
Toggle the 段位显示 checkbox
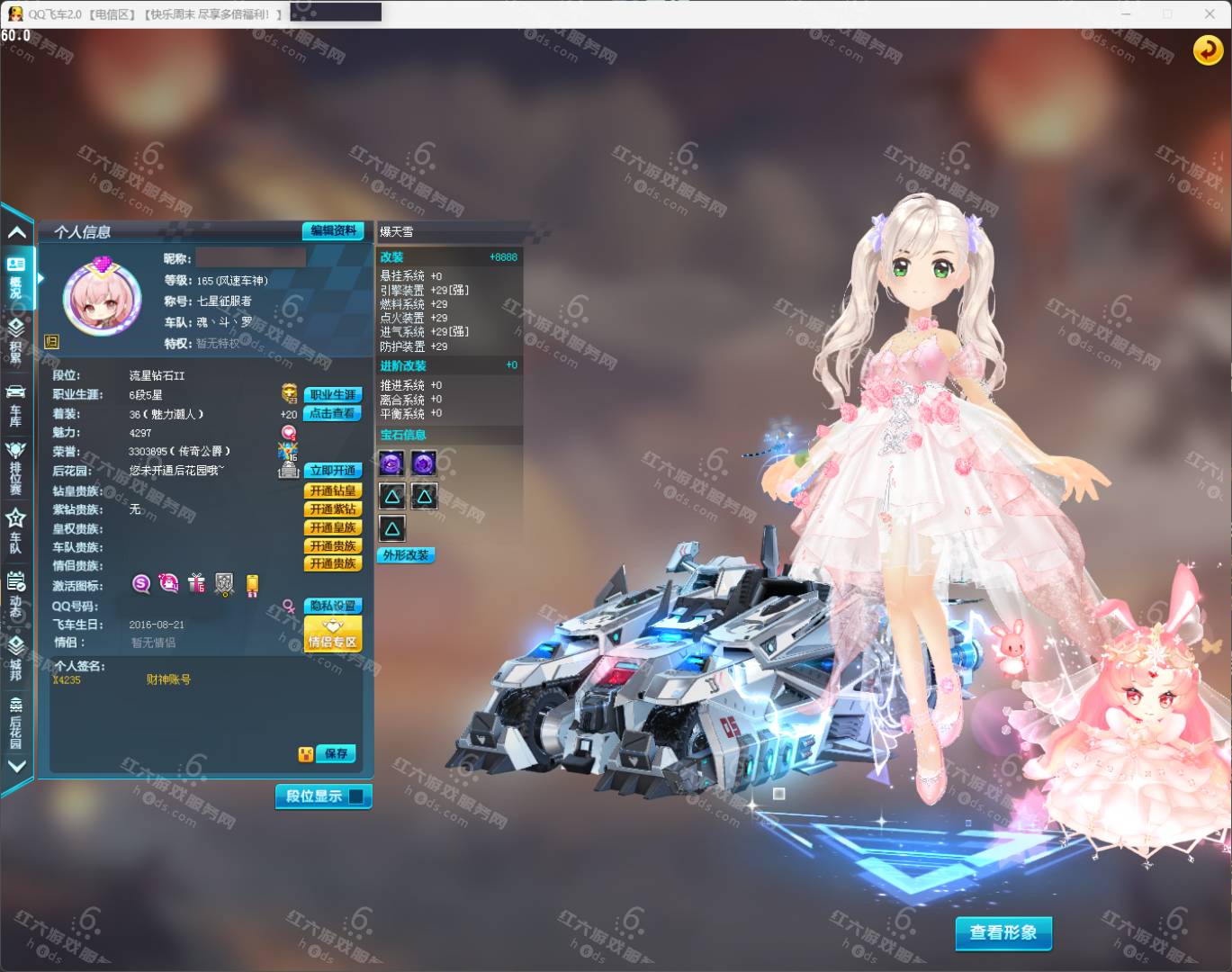(x=356, y=796)
